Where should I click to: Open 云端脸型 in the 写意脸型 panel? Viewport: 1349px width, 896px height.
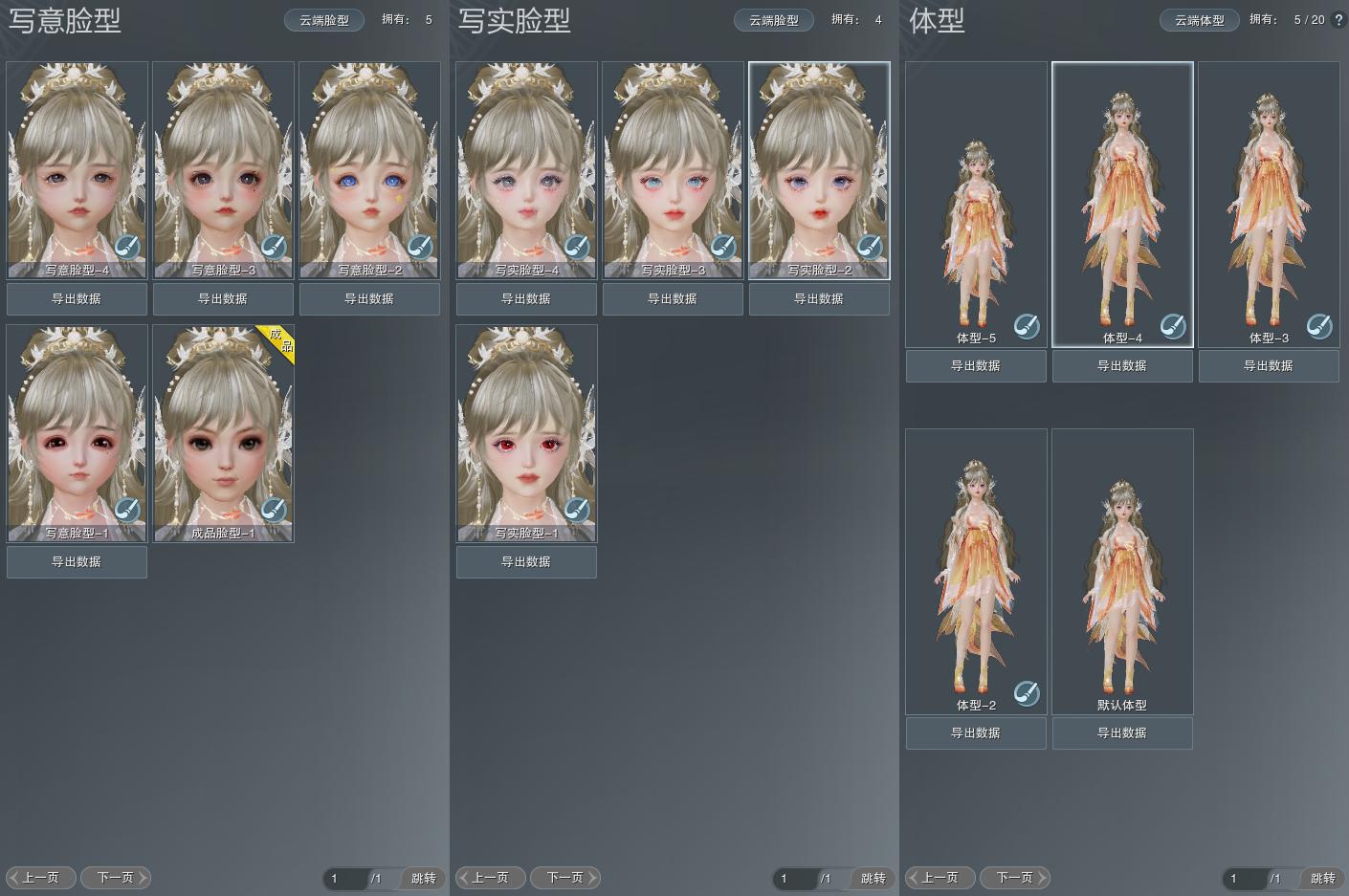point(323,20)
